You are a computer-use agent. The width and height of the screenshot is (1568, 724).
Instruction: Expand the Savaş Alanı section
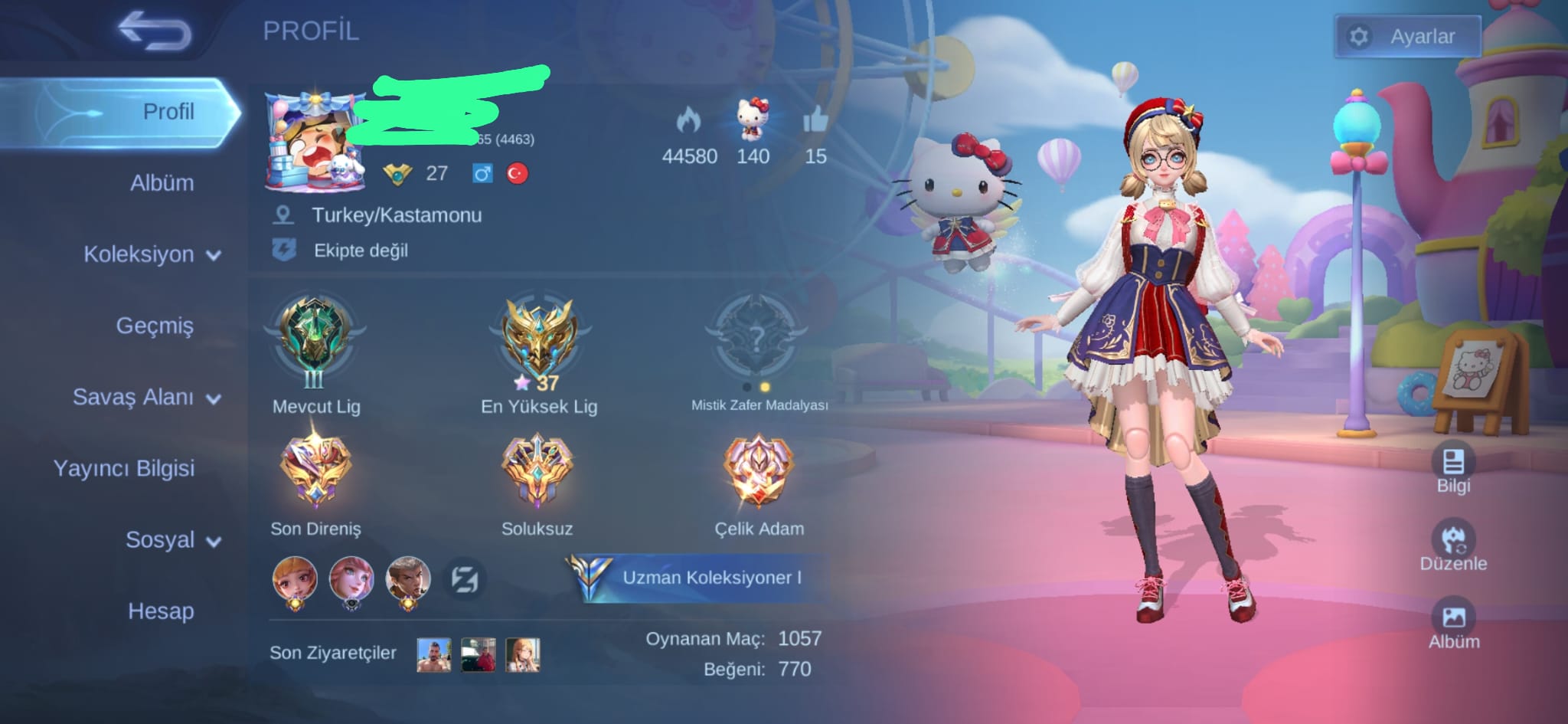146,397
